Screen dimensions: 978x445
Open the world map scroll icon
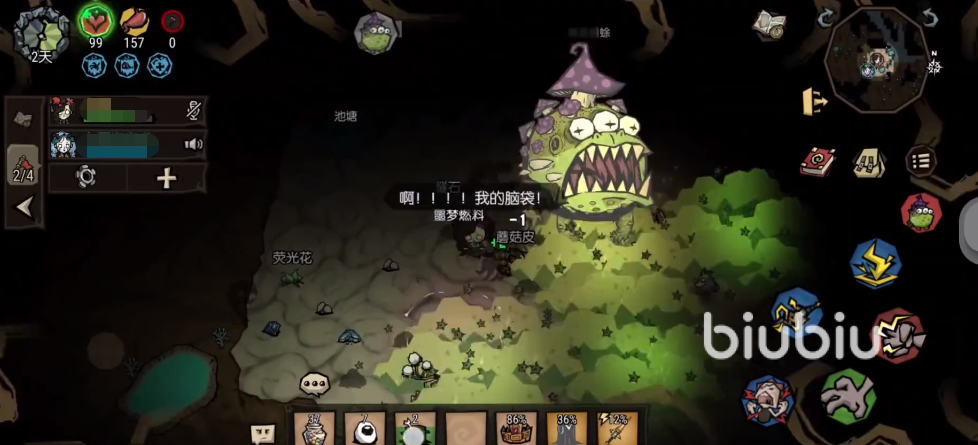pyautogui.click(x=769, y=25)
